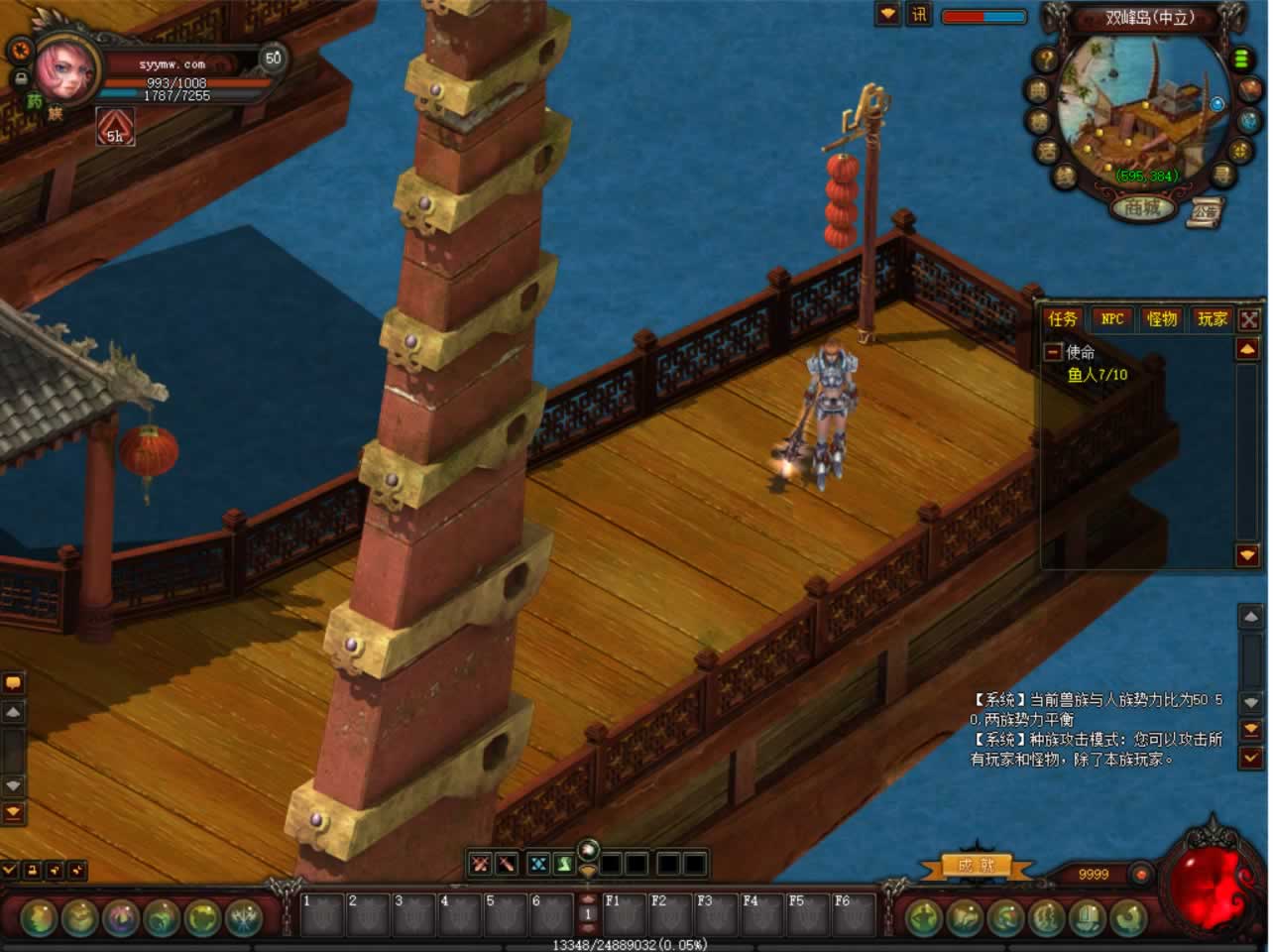The image size is (1273, 952).
Task: Switch to the 玩家 players tab
Action: coord(1212,319)
